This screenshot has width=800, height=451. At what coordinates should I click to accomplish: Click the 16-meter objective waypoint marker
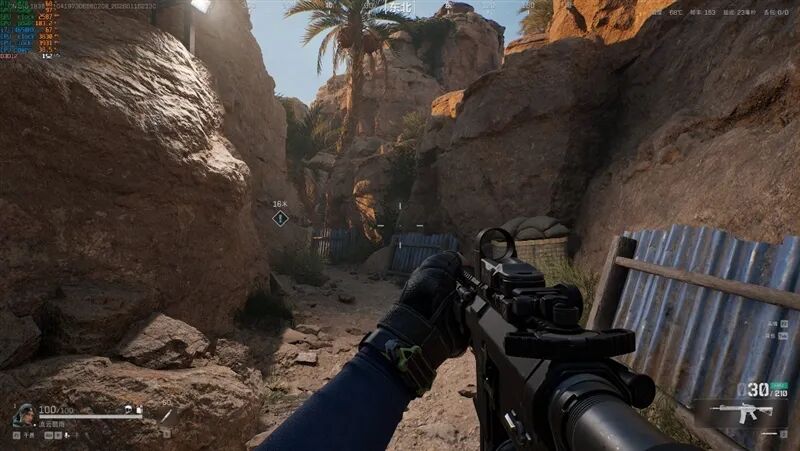coord(280,217)
